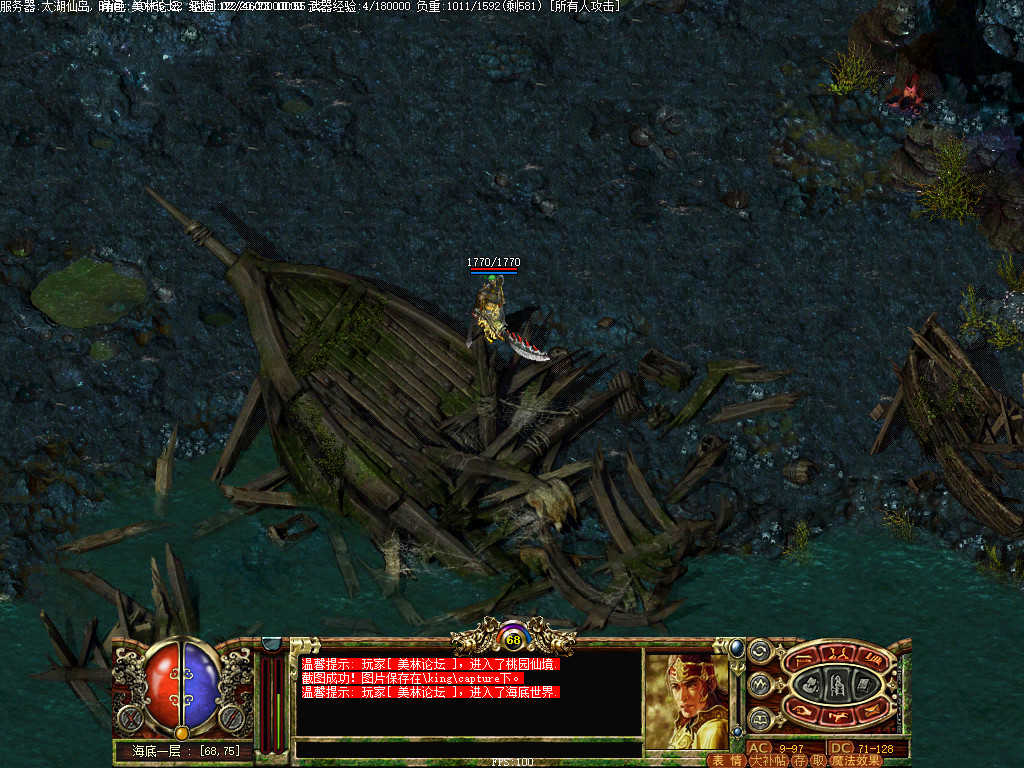Click the red running-figure button

click(840, 715)
